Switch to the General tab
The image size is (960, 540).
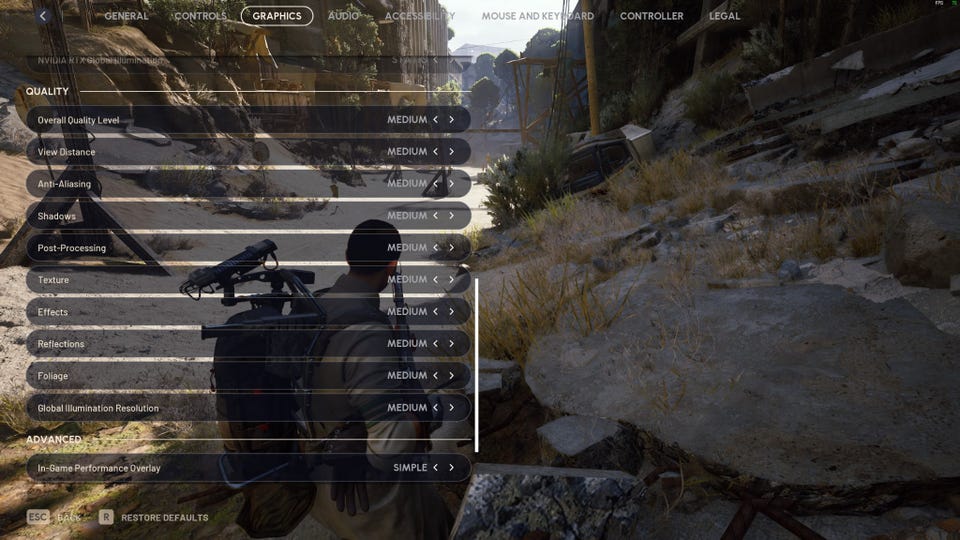point(126,16)
